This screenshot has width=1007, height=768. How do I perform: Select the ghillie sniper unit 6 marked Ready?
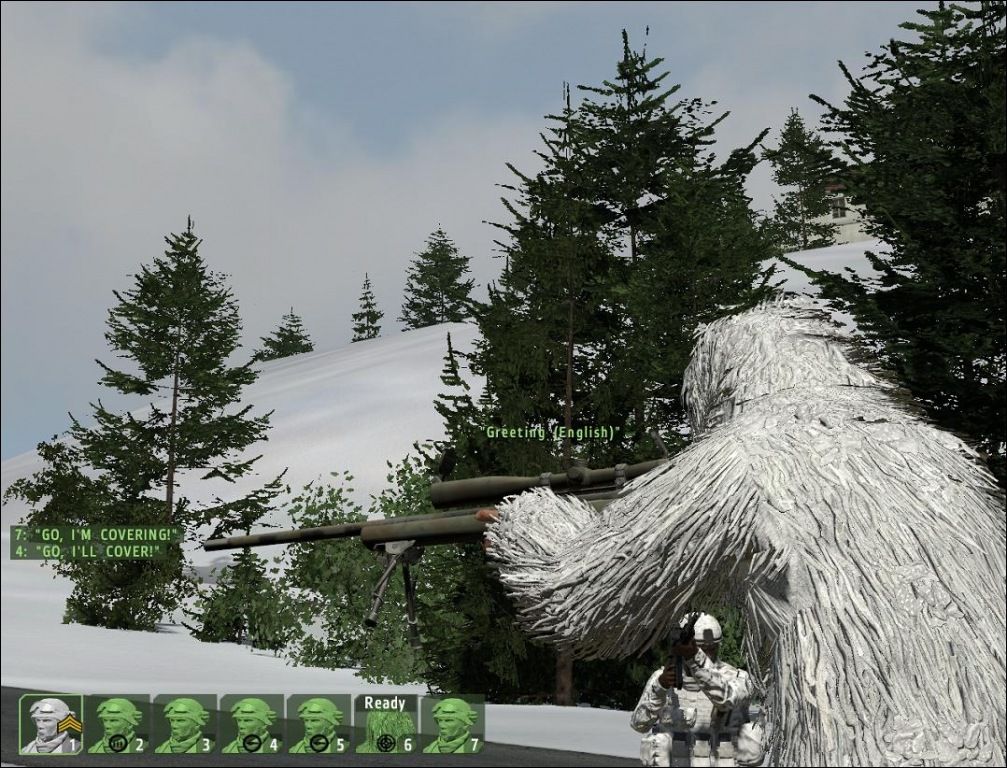click(x=386, y=724)
